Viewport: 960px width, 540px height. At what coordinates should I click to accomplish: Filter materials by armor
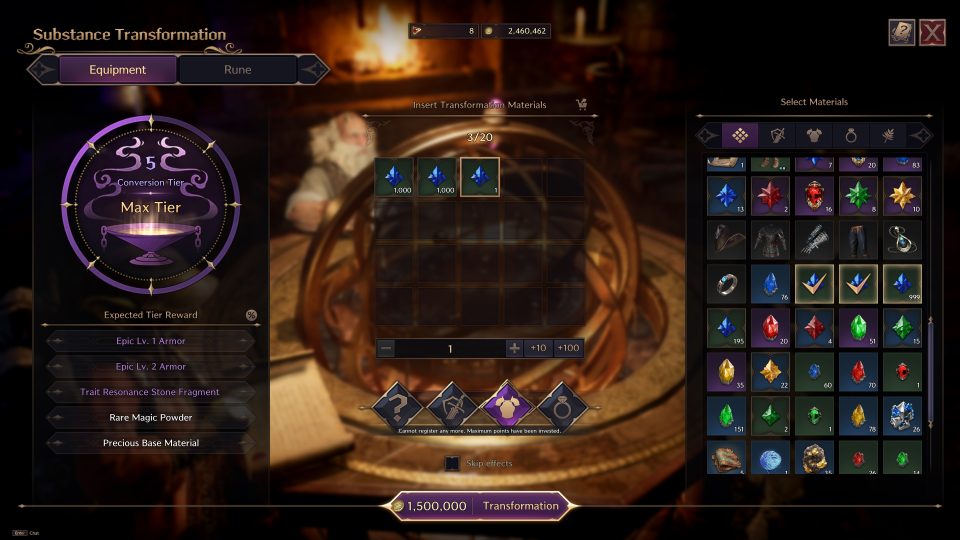pyautogui.click(x=814, y=135)
